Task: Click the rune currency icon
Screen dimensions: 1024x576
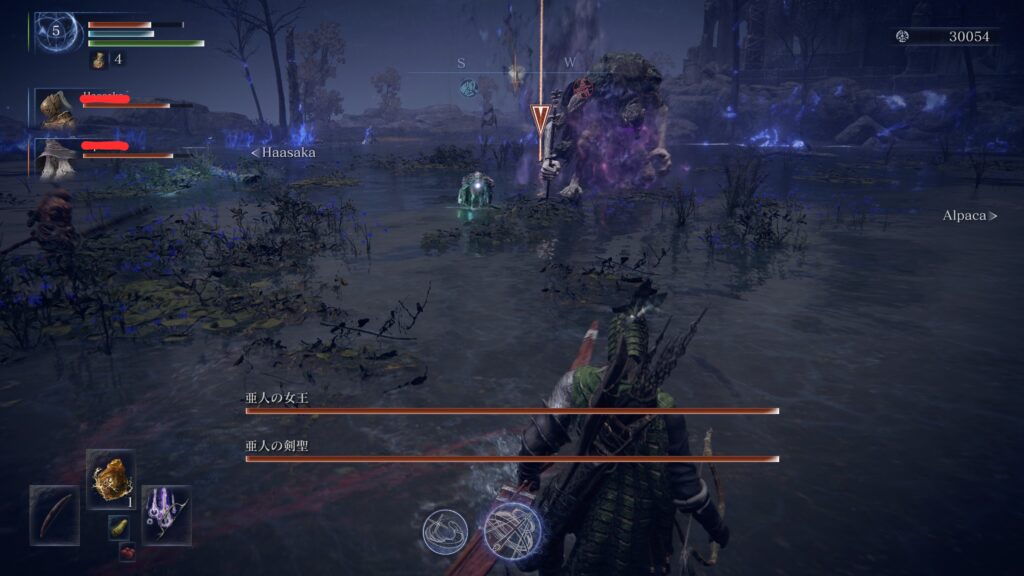Action: tap(903, 36)
